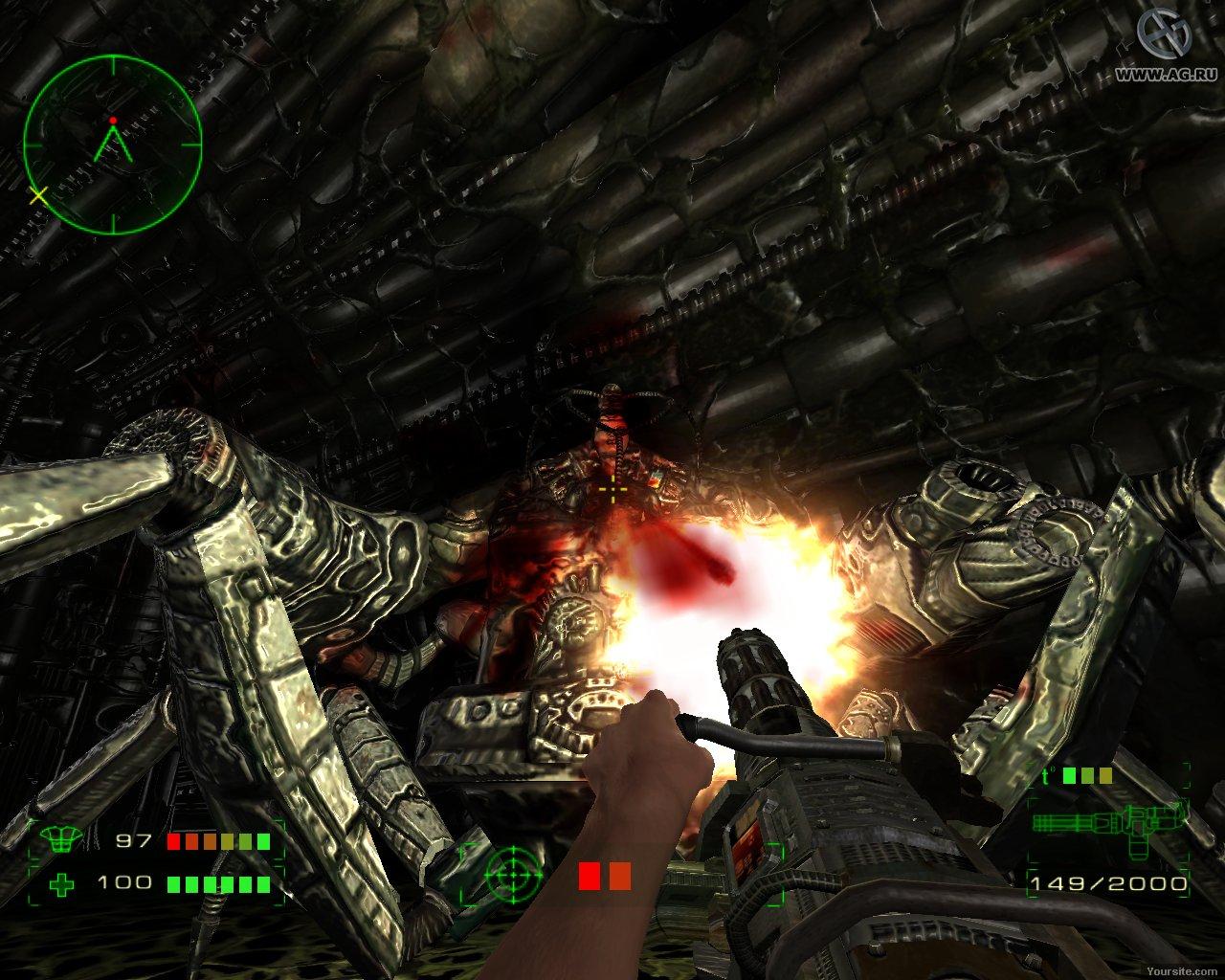Select the minigun weapon icon
This screenshot has height=980, width=1225.
(1110, 822)
